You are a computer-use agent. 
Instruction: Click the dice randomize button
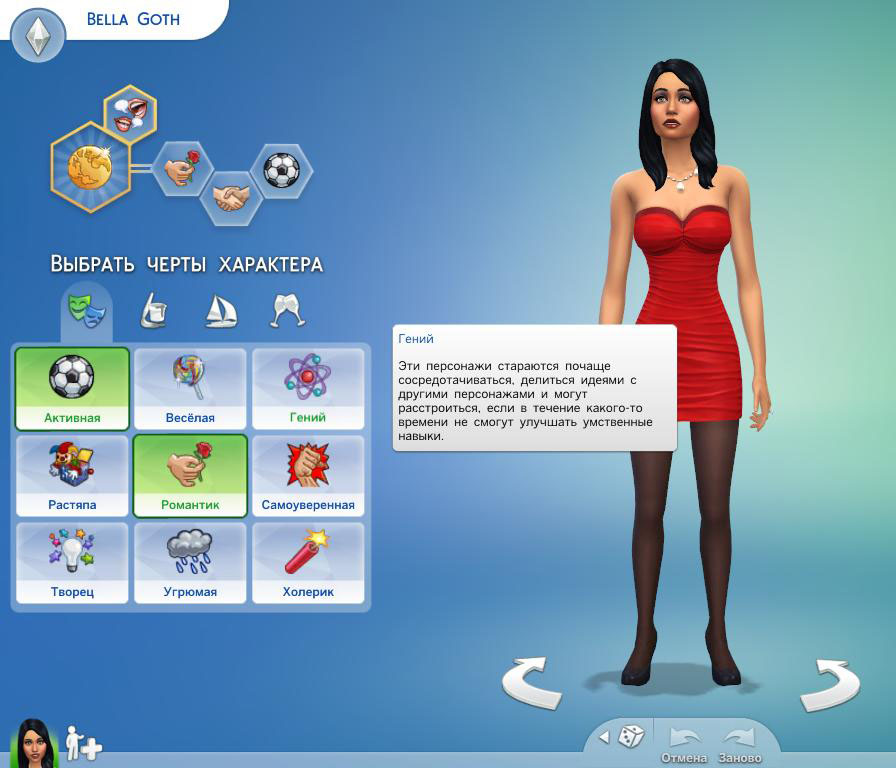[630, 737]
